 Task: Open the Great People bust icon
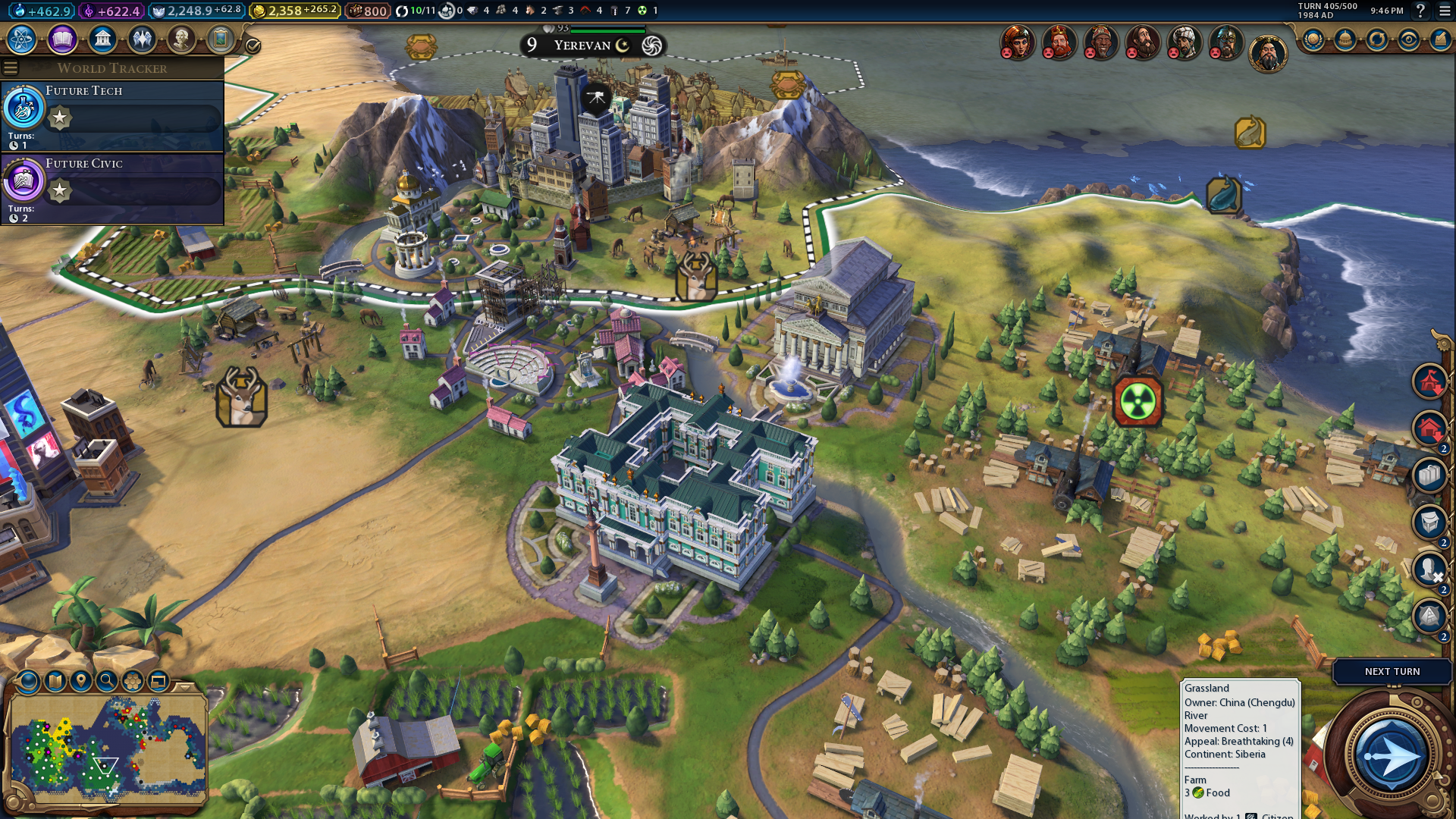click(x=181, y=39)
